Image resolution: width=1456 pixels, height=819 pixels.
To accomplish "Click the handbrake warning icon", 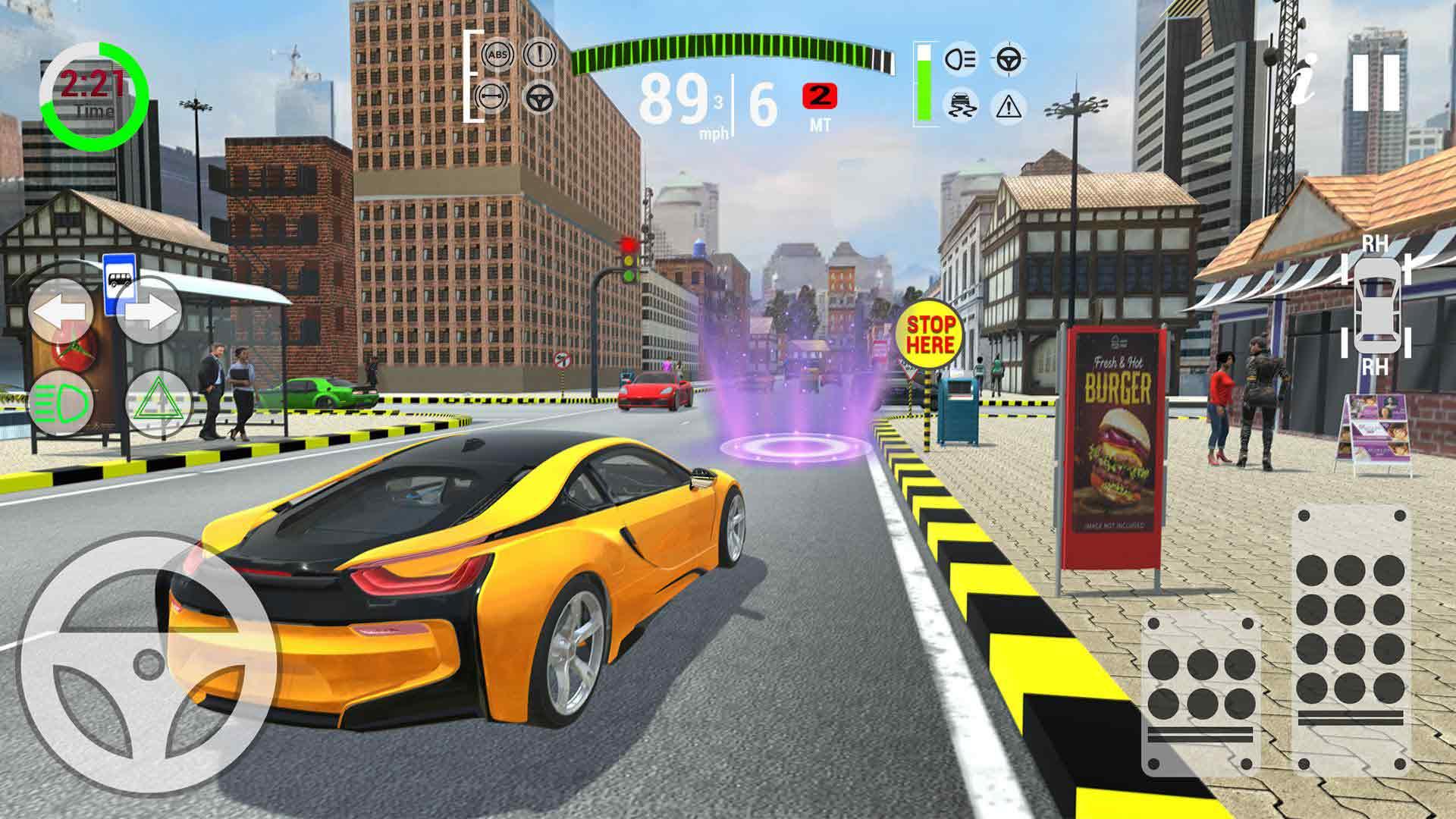I will coord(538,56).
